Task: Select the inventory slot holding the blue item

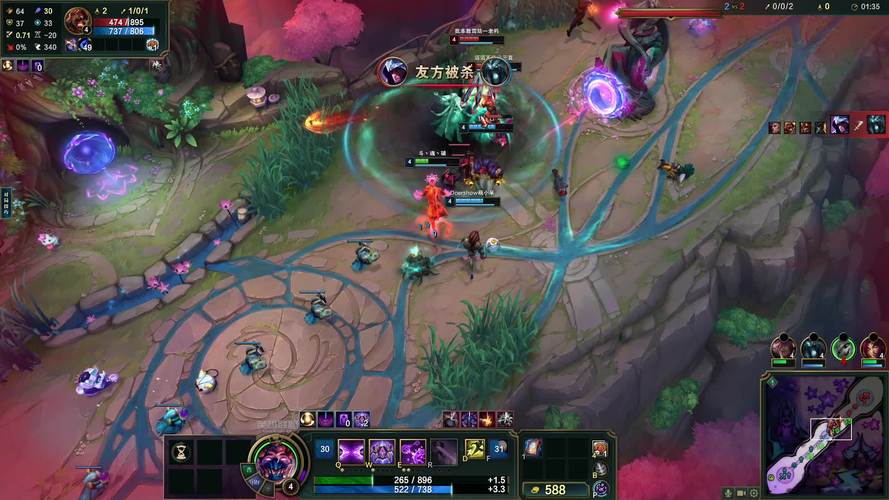Action: pos(533,449)
